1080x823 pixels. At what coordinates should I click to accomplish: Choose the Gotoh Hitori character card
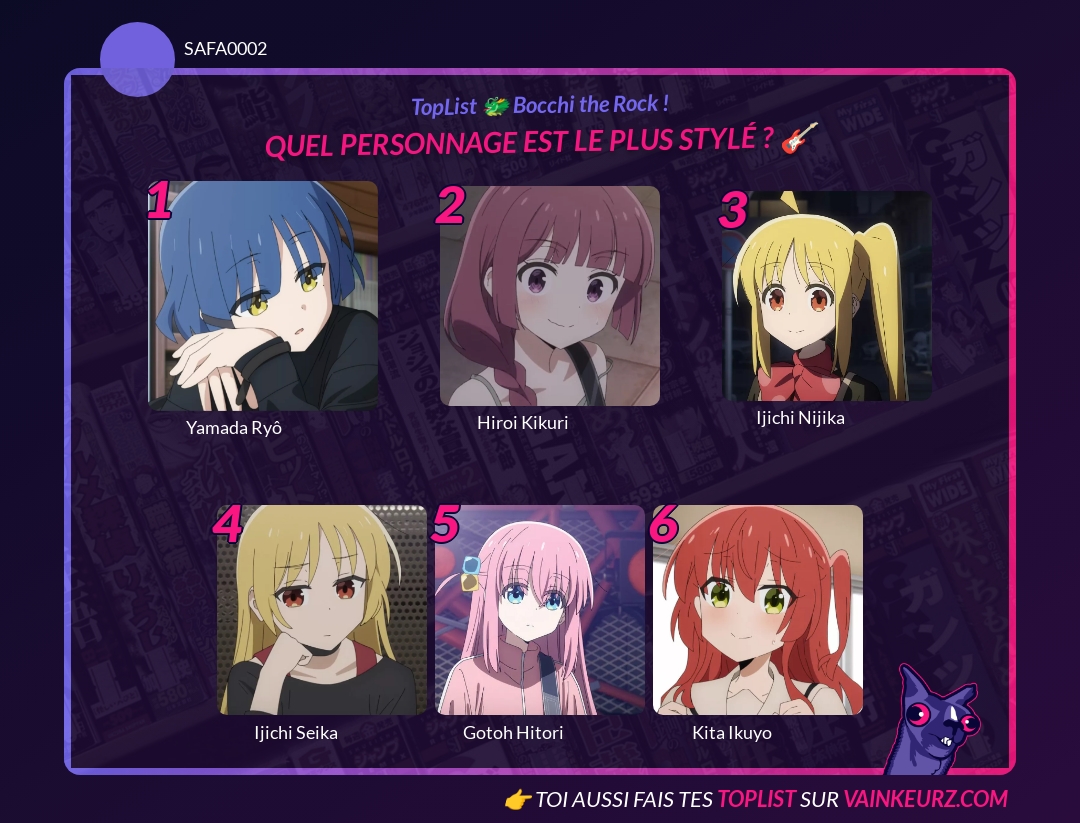tap(540, 610)
